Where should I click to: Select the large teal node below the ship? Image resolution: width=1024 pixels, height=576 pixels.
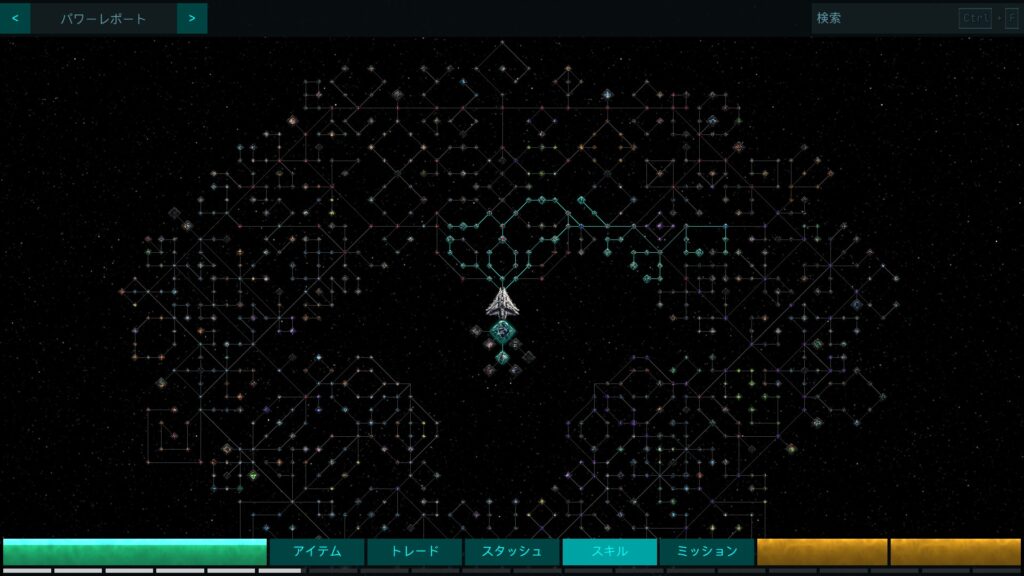pos(504,332)
